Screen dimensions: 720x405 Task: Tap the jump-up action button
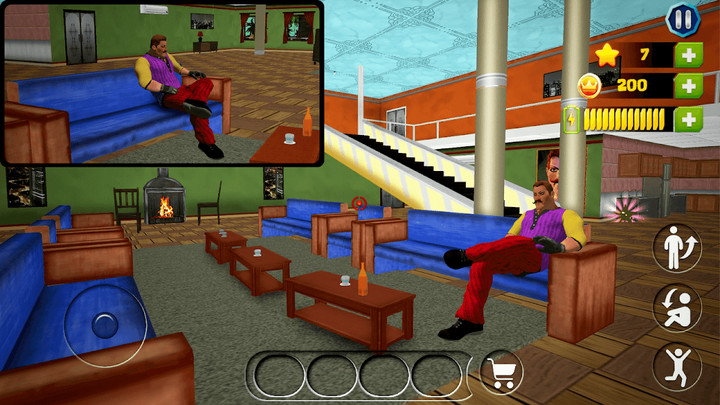[677, 249]
